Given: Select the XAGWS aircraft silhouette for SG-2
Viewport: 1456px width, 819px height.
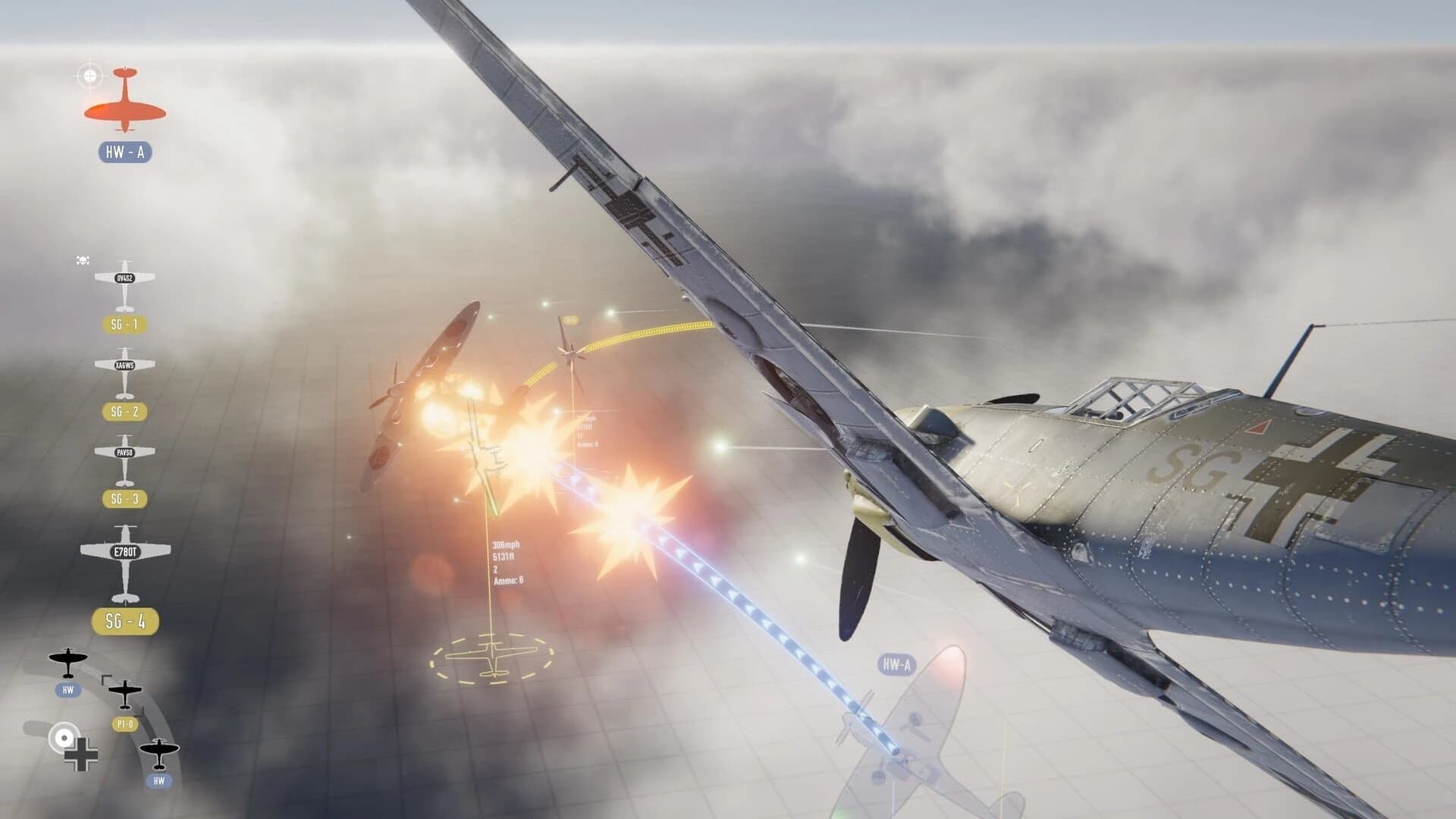Looking at the screenshot, I should coord(124,366).
